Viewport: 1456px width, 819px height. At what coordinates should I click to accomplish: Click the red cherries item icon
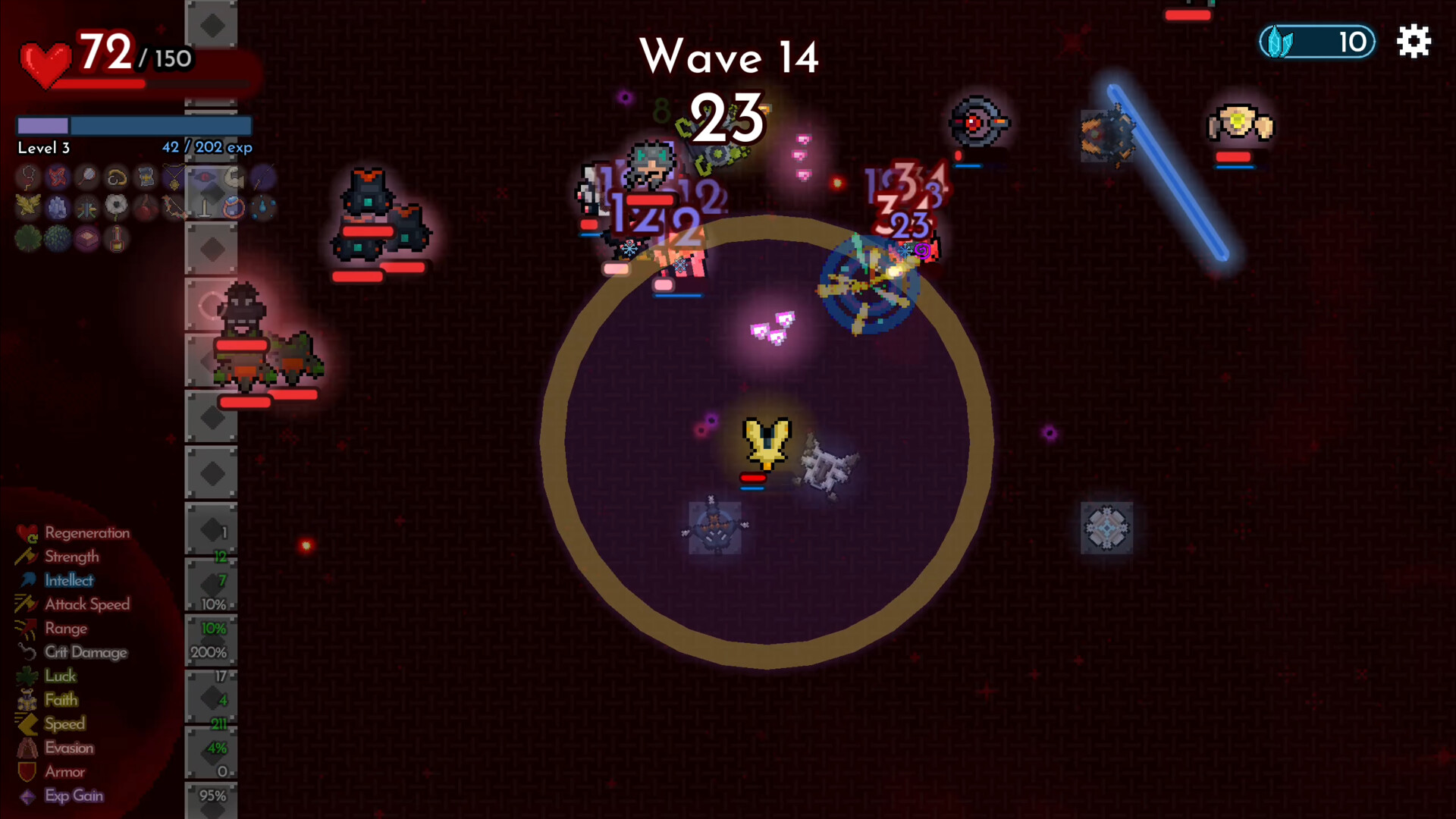(146, 207)
